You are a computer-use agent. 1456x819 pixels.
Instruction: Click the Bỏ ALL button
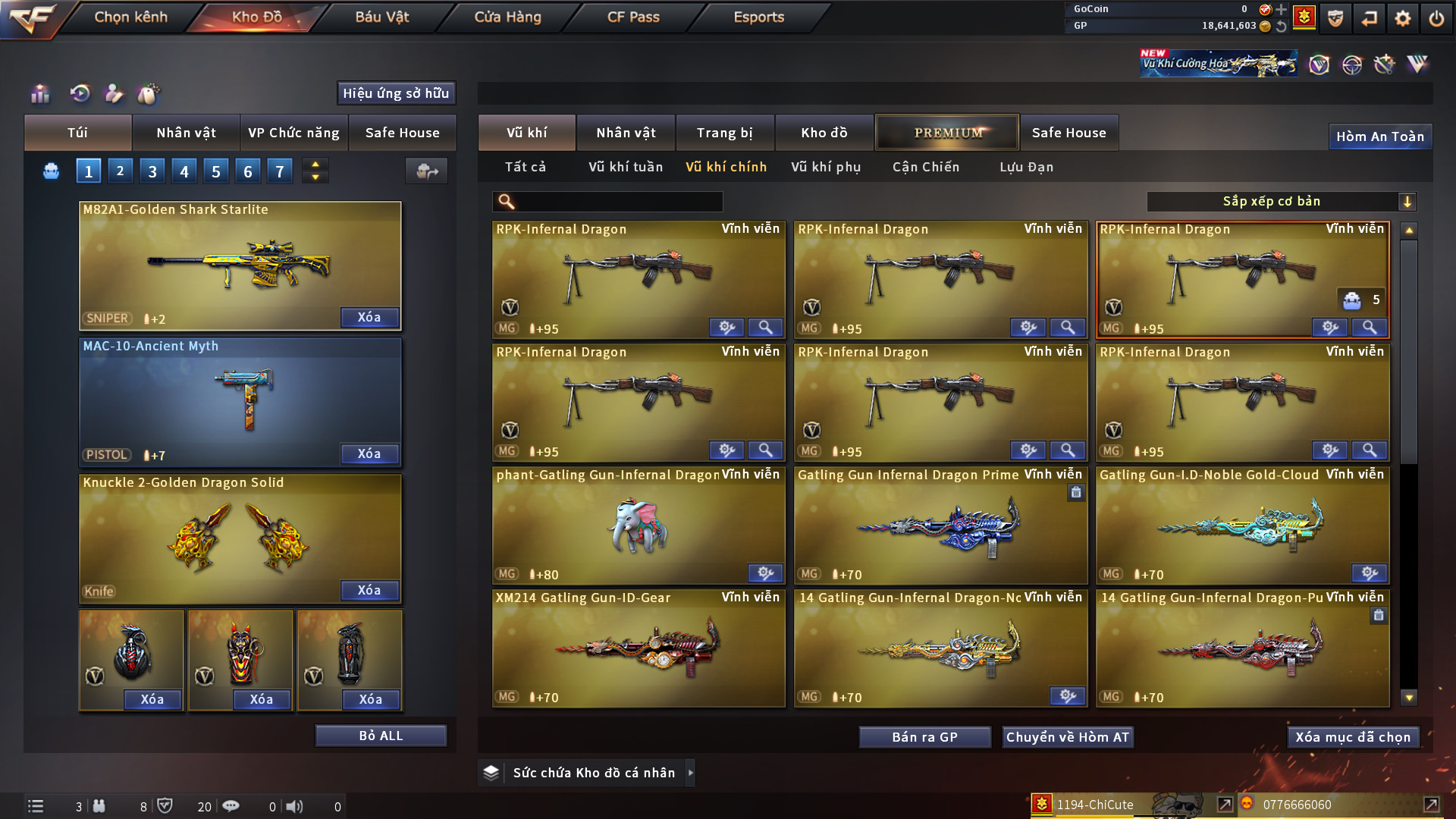[x=381, y=736]
